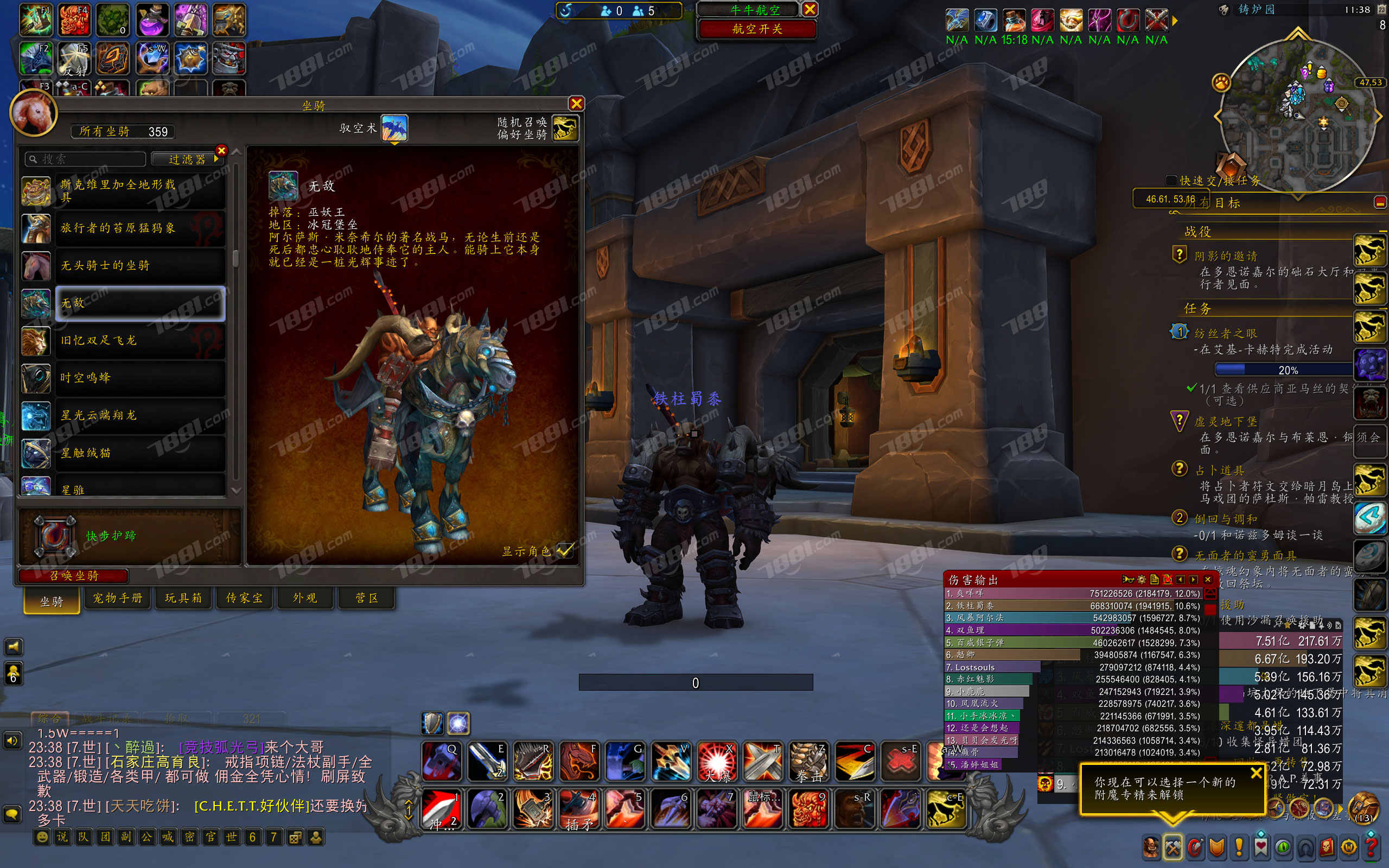Toggle the 显示角色 show character checkbox
The image size is (1389, 868).
[x=565, y=551]
